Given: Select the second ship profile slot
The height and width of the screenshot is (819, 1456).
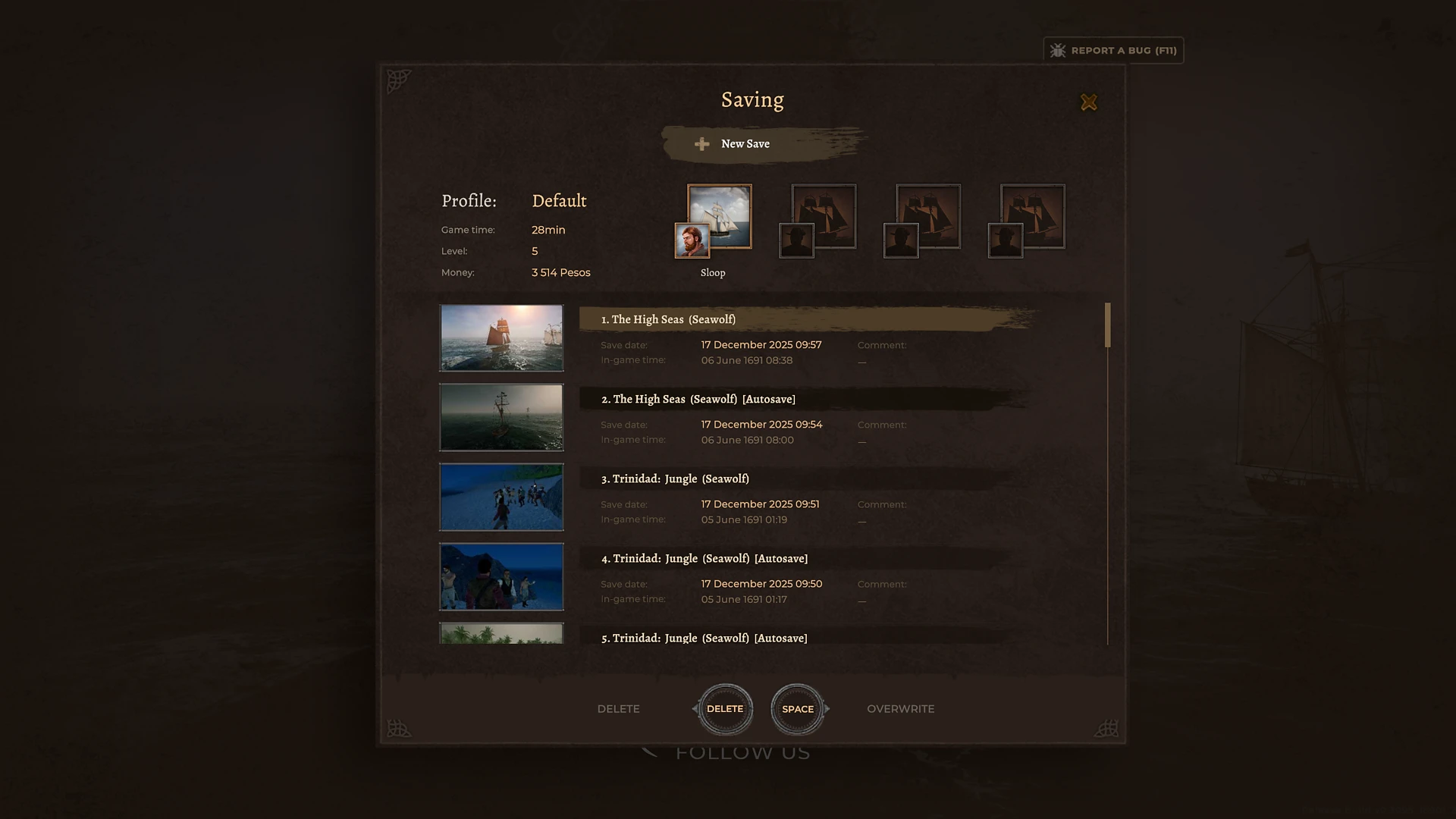Looking at the screenshot, I should coord(824,215).
